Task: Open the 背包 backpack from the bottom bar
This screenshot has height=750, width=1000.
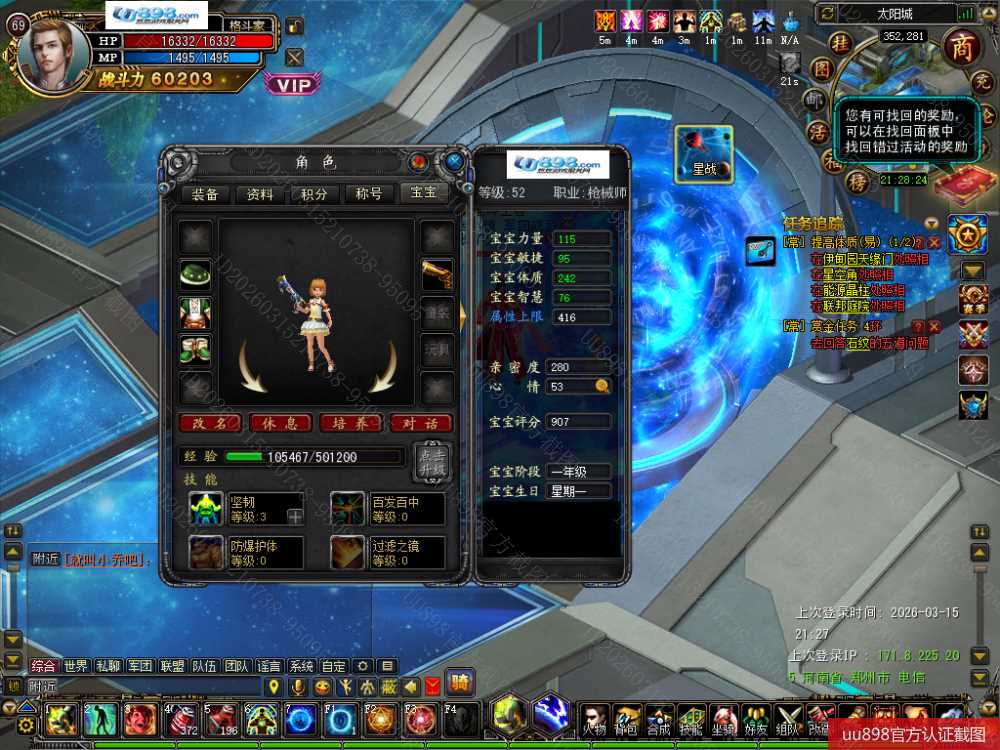Action: 627,720
